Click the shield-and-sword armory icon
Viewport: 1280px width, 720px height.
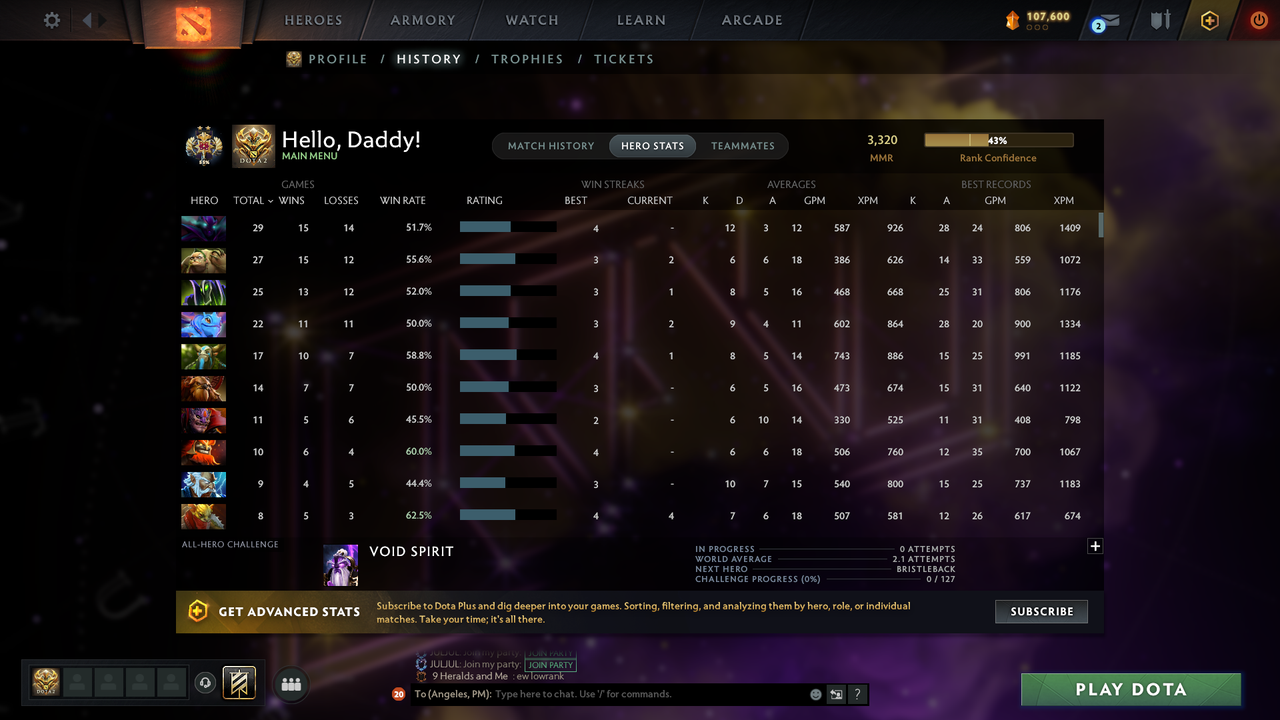(x=1159, y=20)
